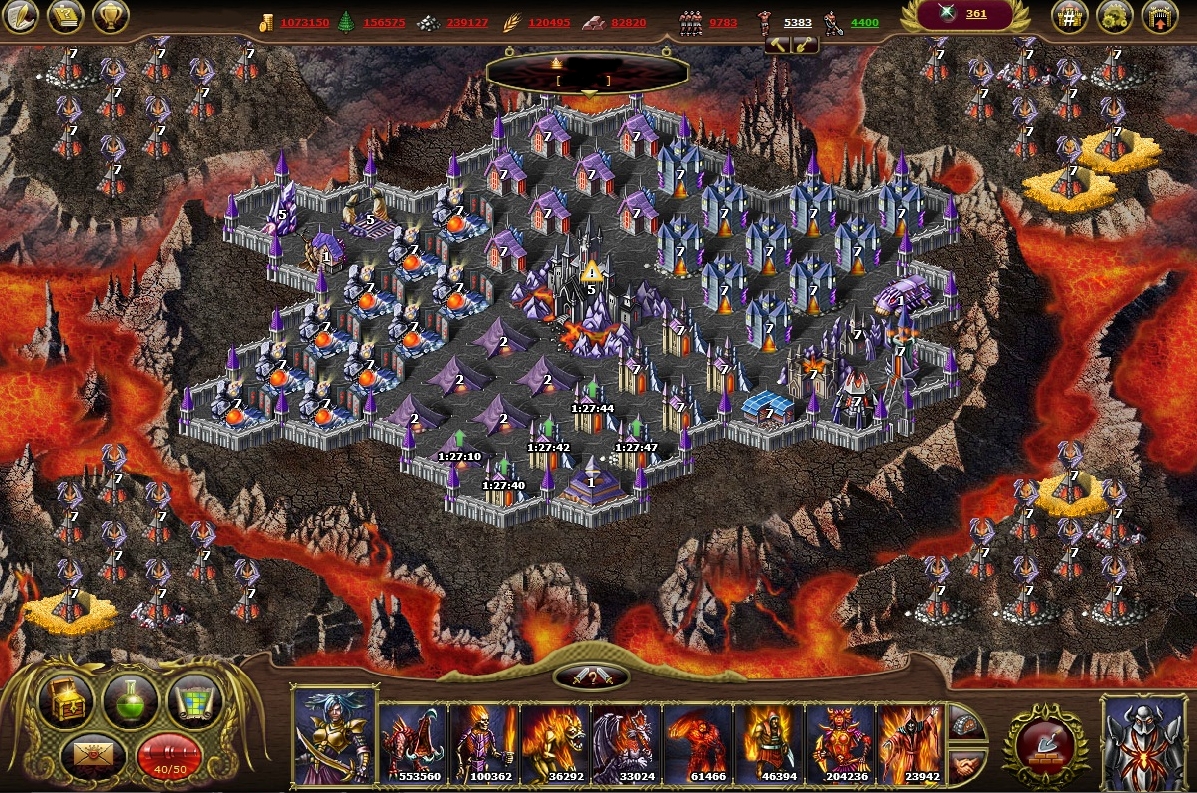The height and width of the screenshot is (793, 1197).
Task: Open the world map scroll
Action: (x=193, y=699)
